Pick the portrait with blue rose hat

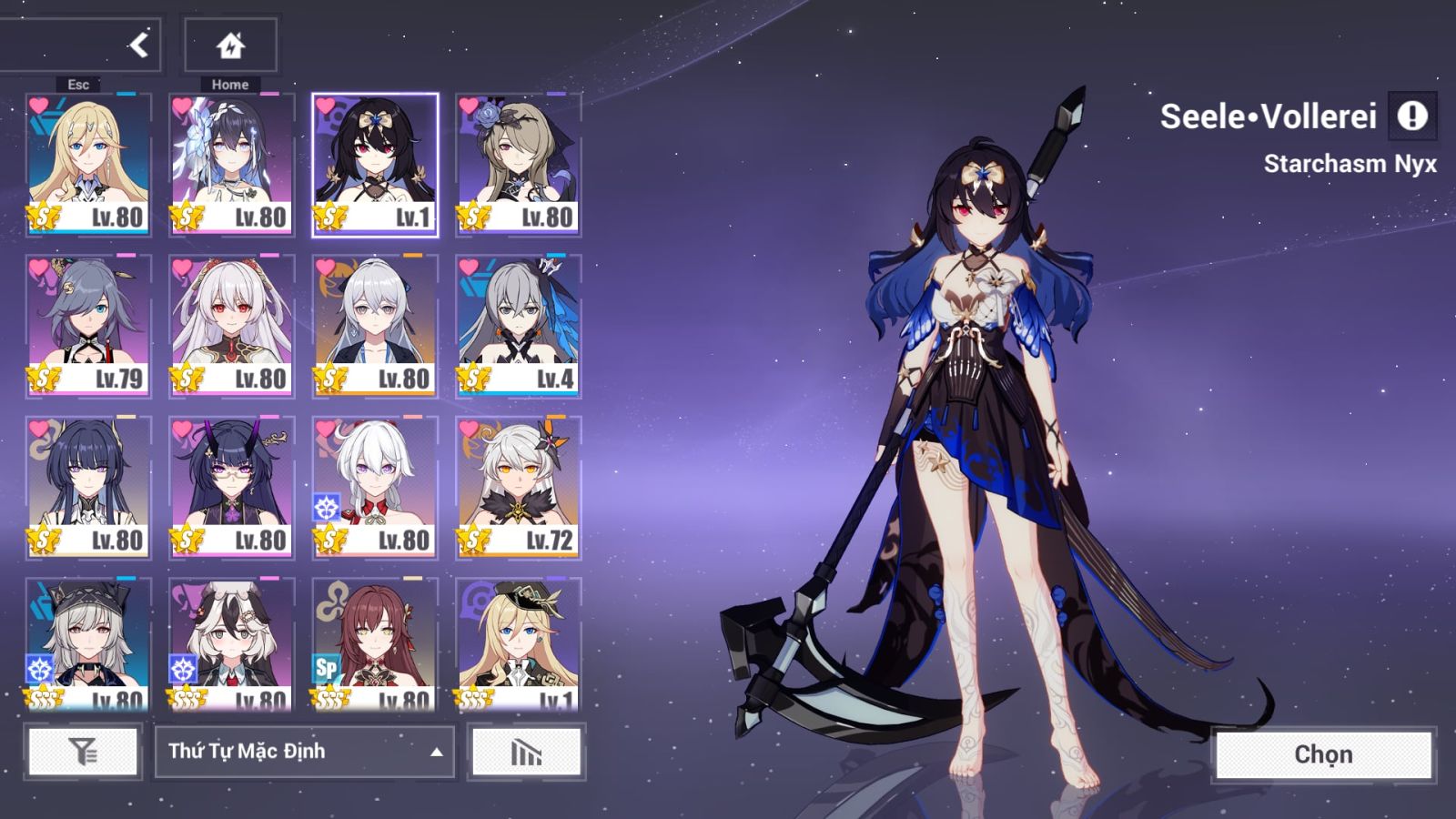click(518, 164)
